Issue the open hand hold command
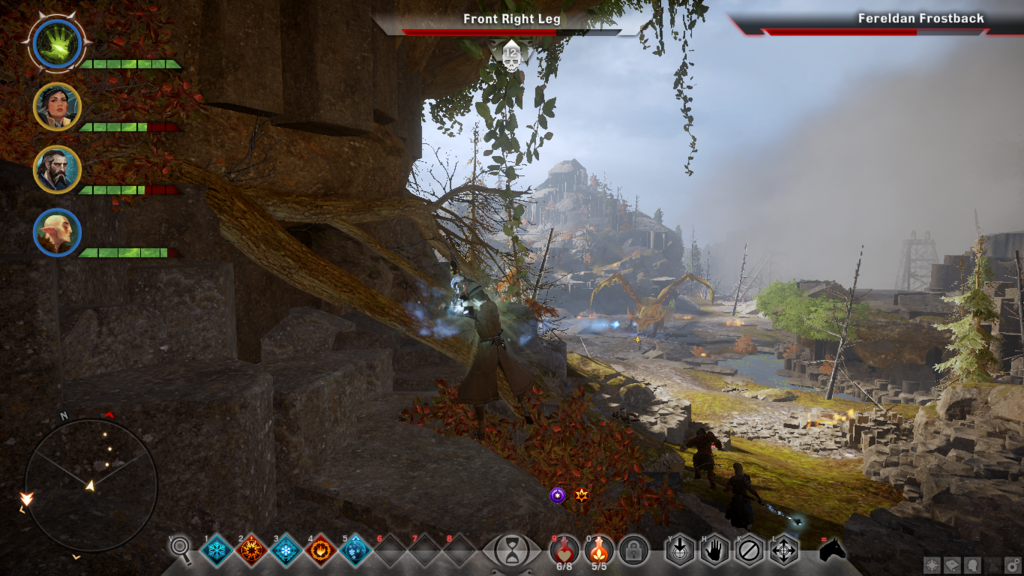The height and width of the screenshot is (576, 1024). pyautogui.click(x=714, y=550)
